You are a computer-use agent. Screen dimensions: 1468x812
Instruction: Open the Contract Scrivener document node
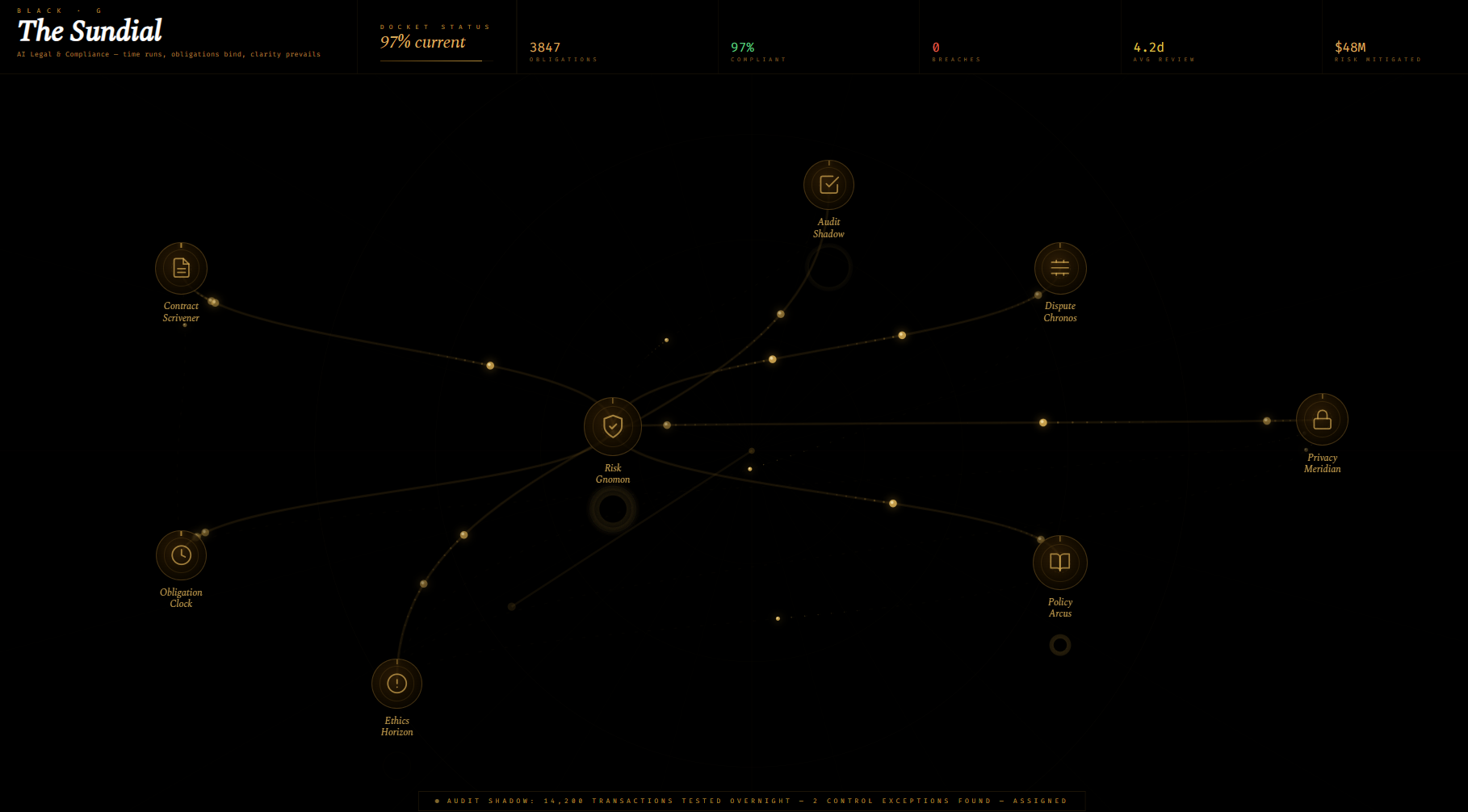181,268
